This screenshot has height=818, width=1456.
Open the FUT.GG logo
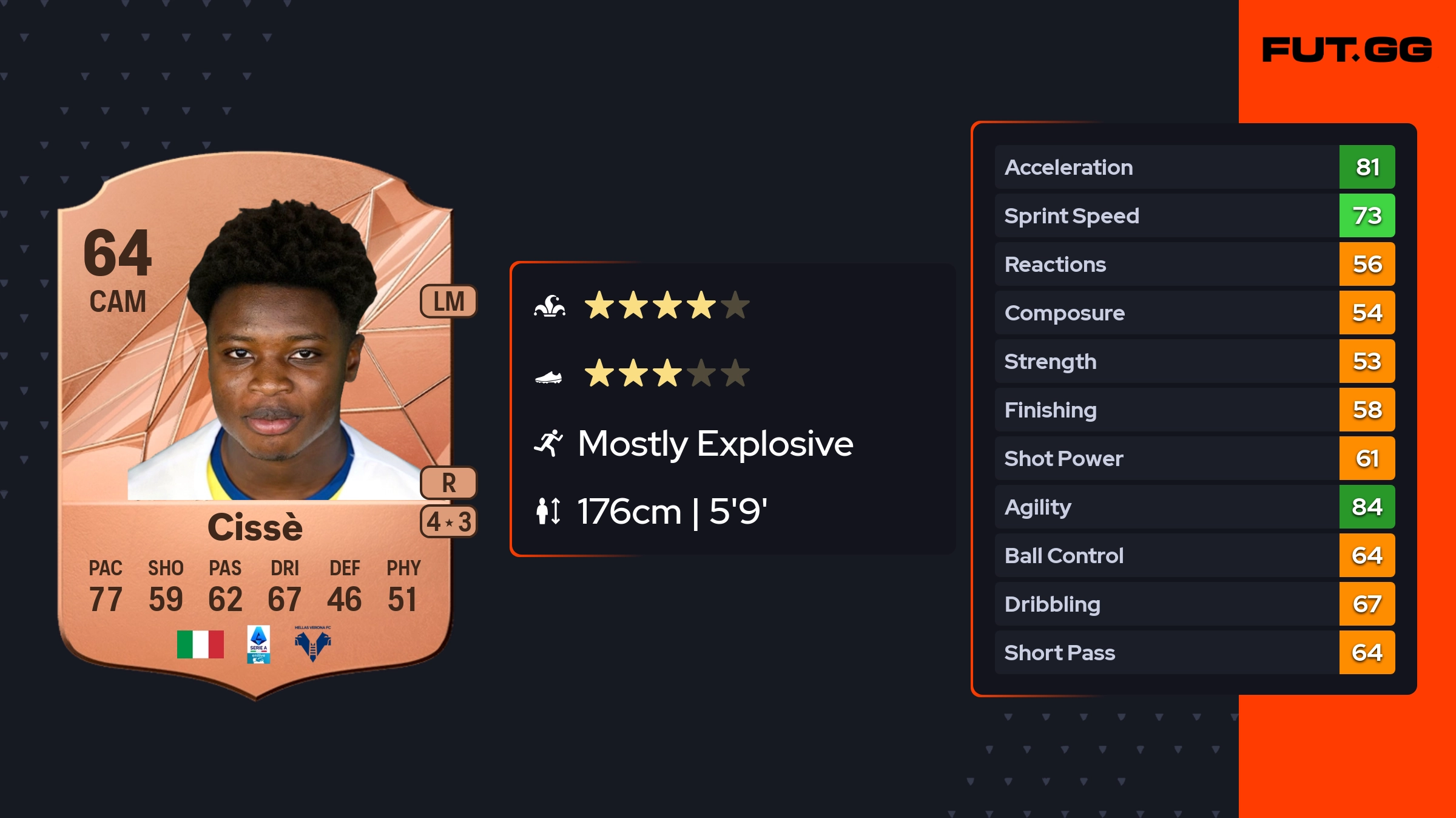pos(1347,50)
